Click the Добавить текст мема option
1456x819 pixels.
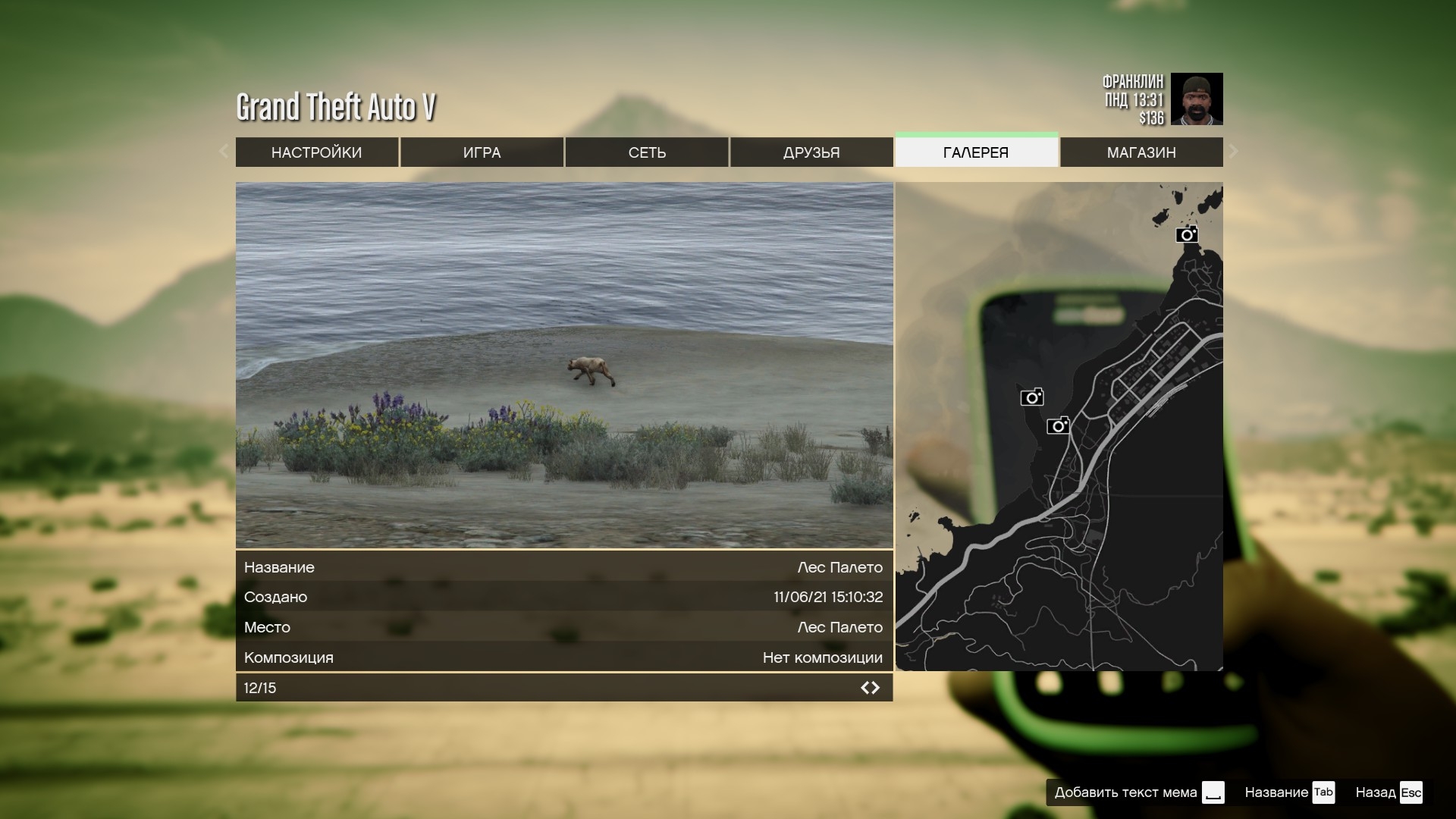point(1139,792)
